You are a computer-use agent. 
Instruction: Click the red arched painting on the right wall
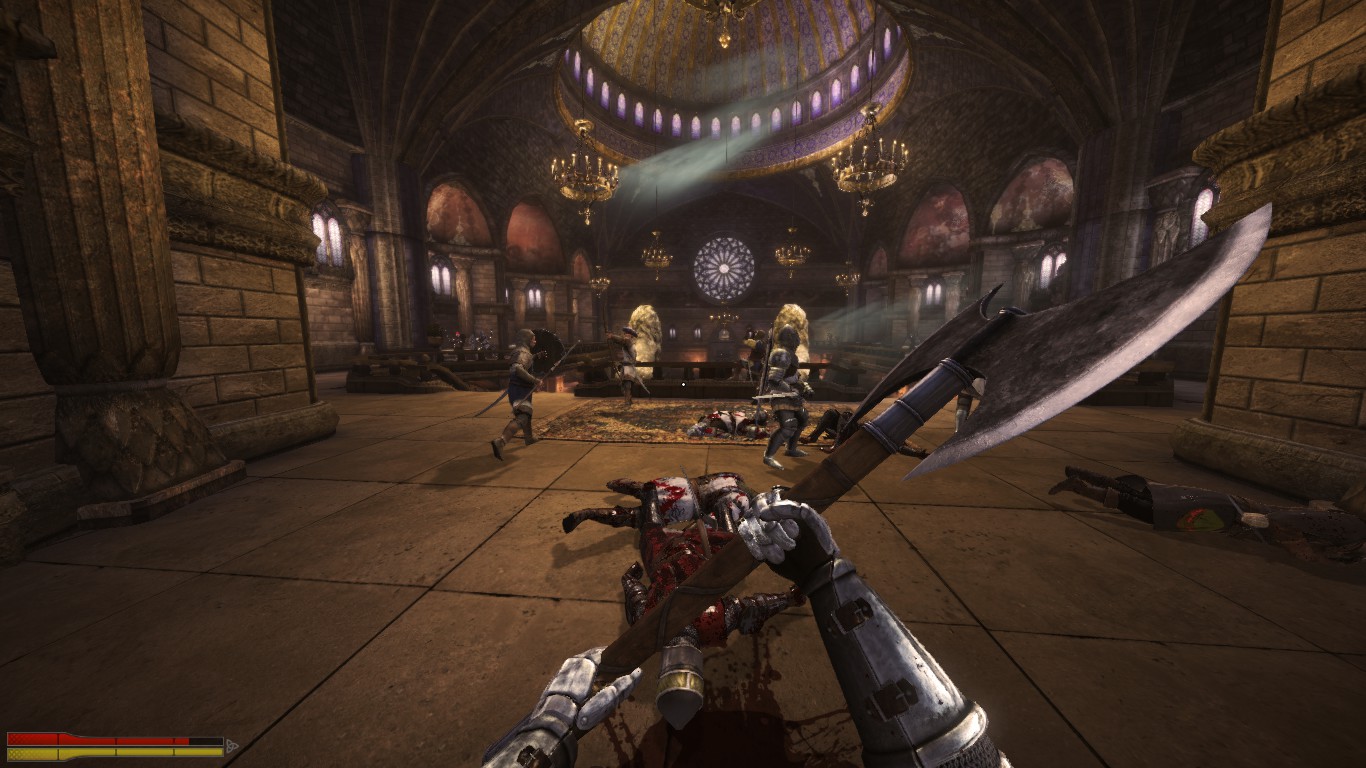pos(940,215)
